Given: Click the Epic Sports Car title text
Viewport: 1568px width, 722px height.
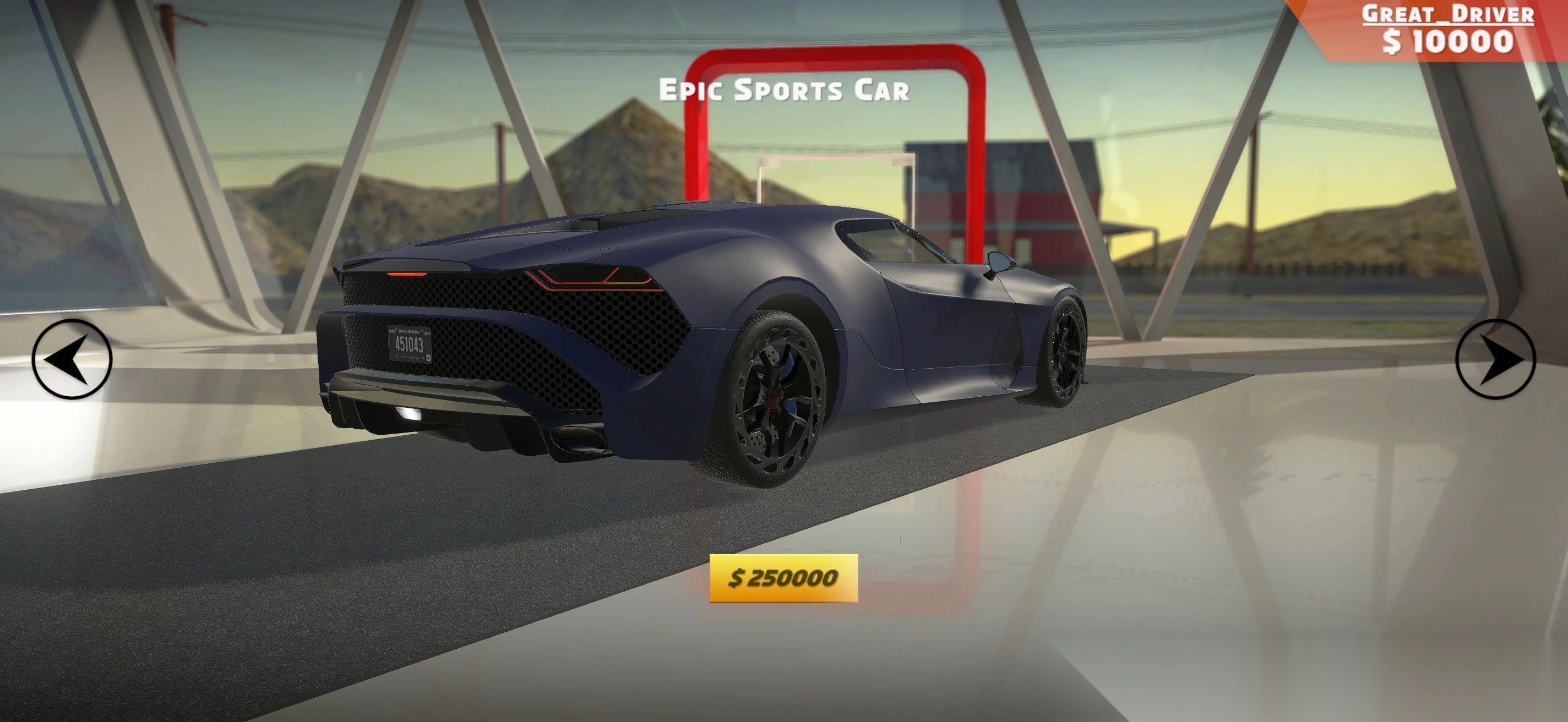Looking at the screenshot, I should [x=784, y=91].
